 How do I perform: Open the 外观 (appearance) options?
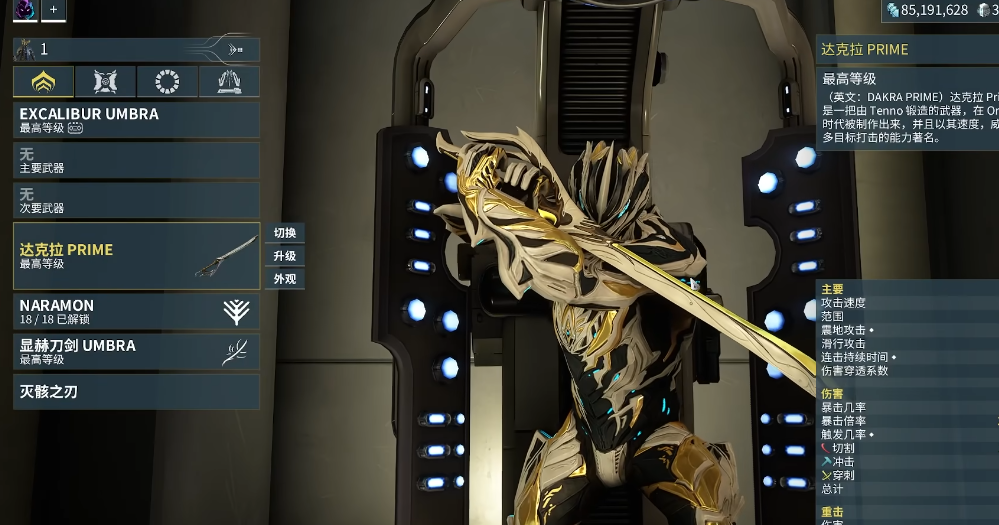click(x=285, y=279)
